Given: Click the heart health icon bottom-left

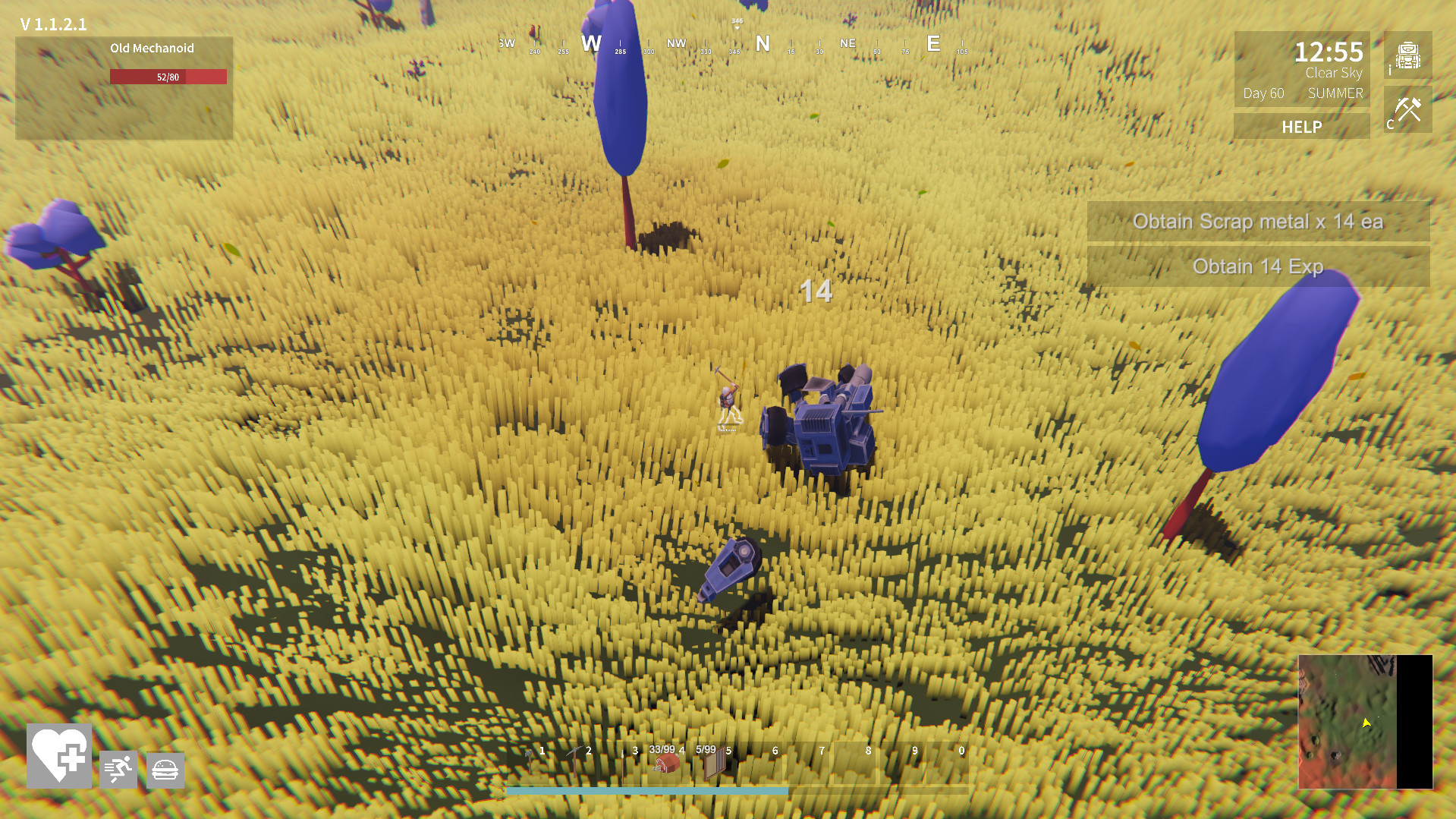Looking at the screenshot, I should 58,757.
